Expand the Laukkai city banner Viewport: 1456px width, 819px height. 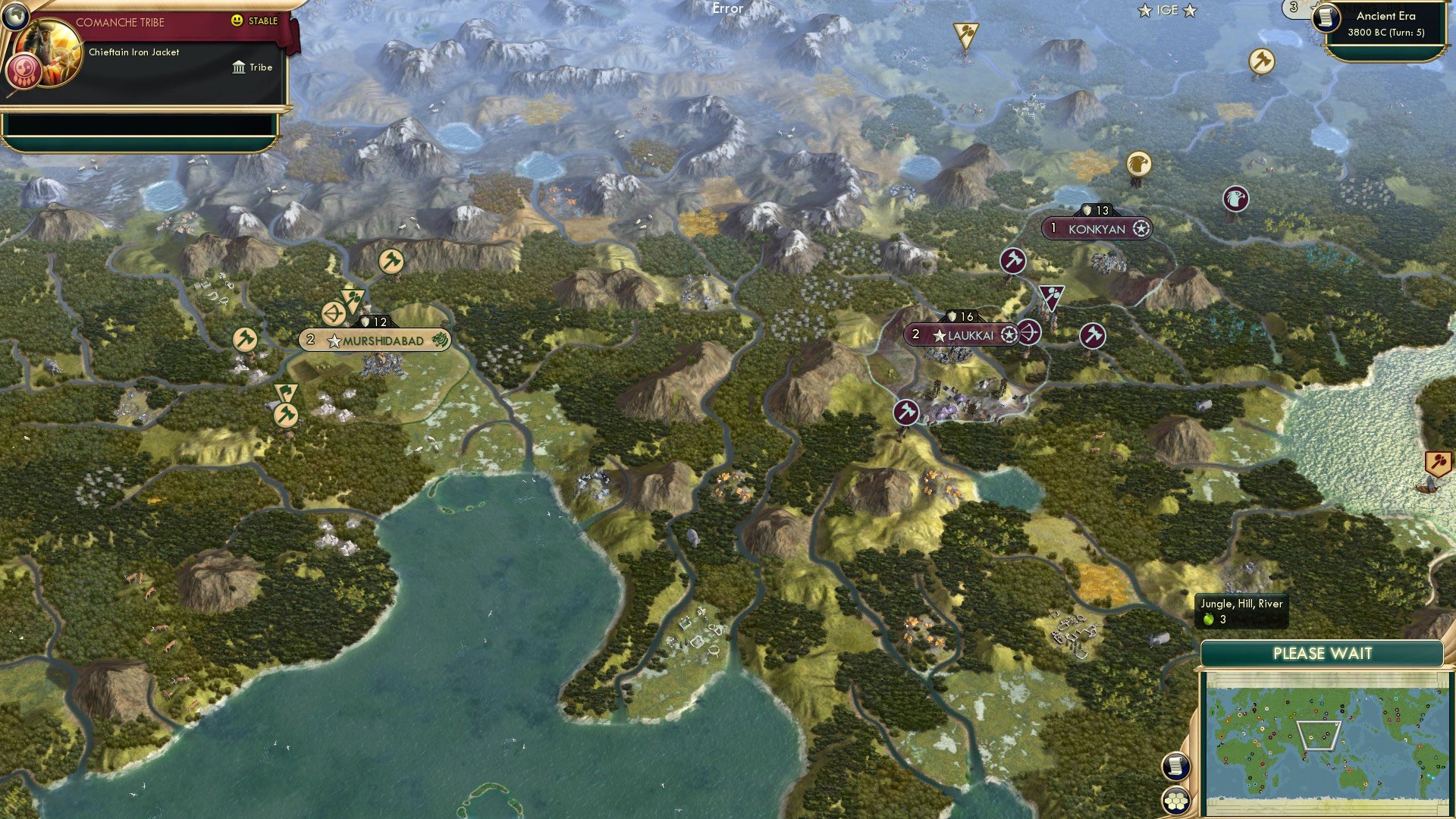pyautogui.click(x=965, y=332)
